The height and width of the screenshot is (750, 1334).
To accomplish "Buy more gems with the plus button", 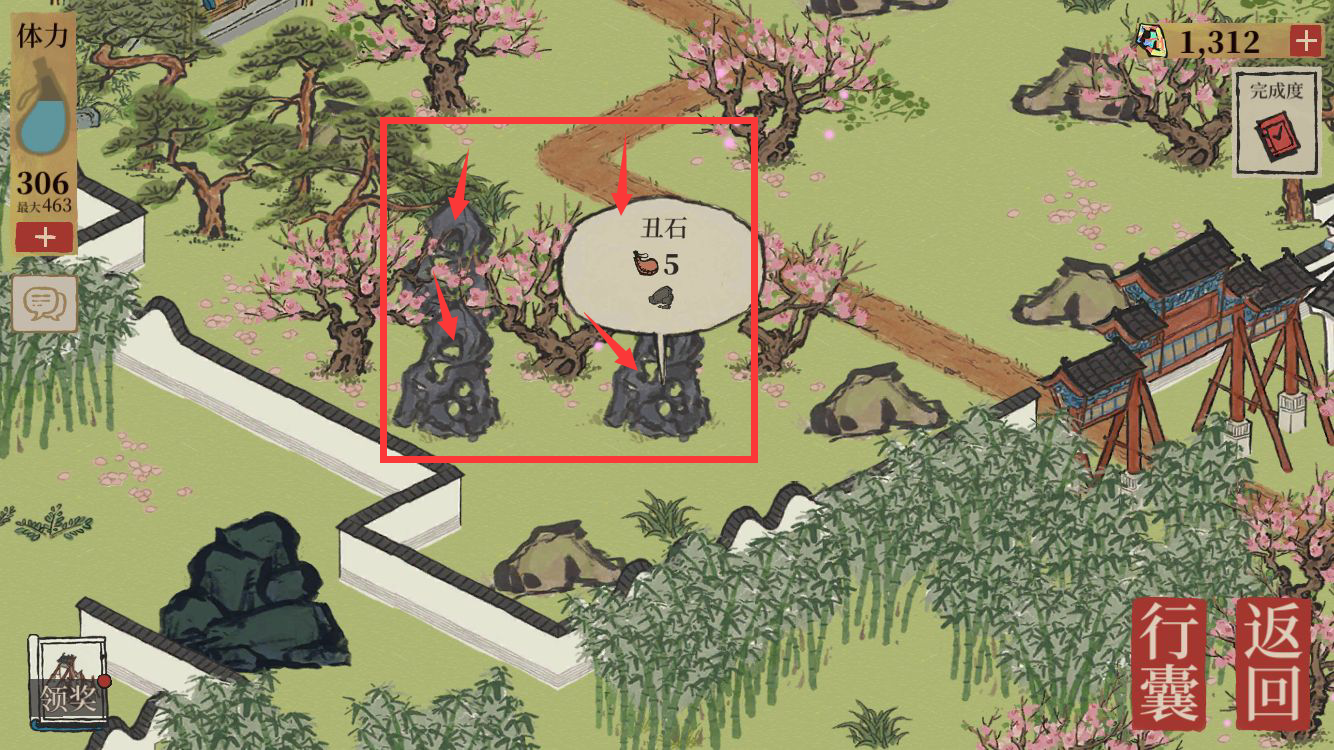I will [1305, 41].
